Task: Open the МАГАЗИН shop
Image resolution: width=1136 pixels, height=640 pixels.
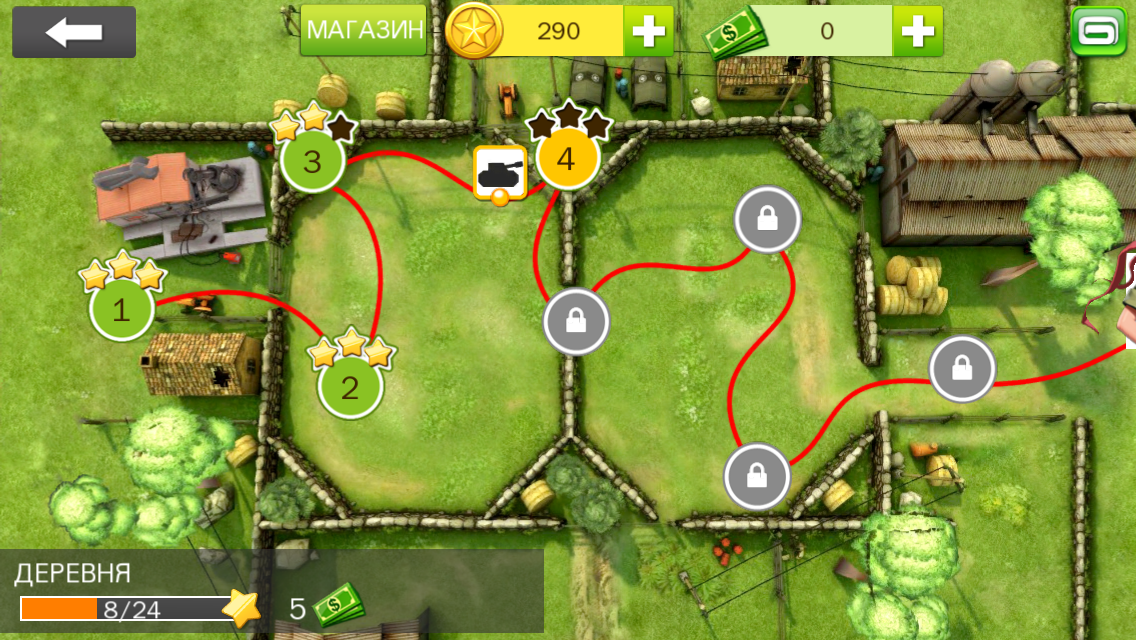Action: (x=364, y=31)
